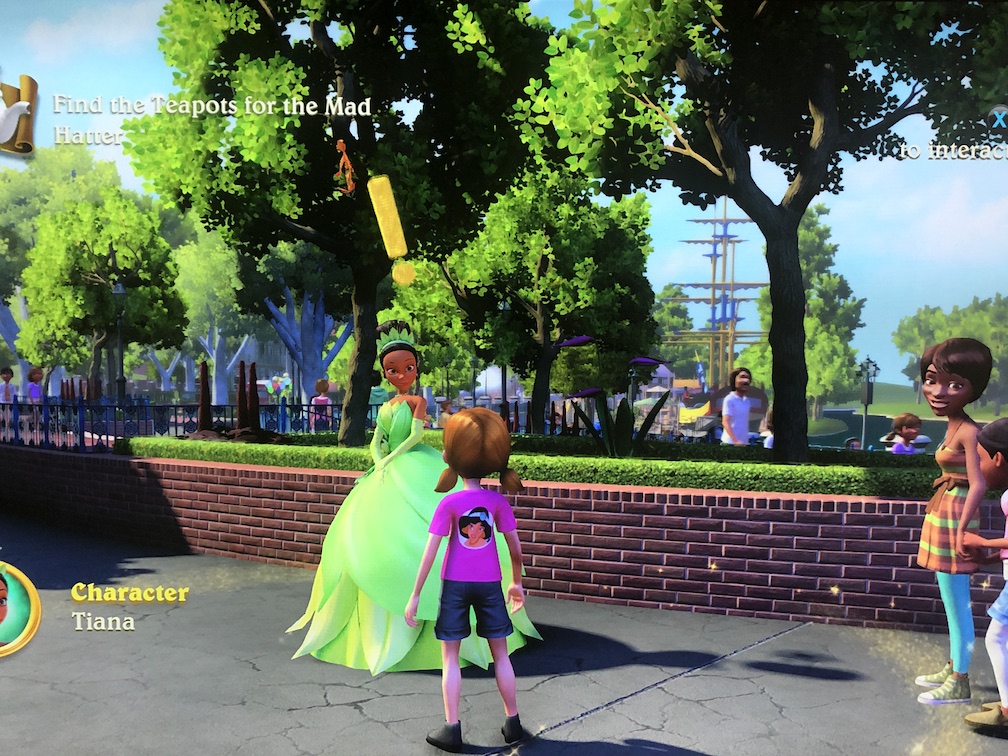The width and height of the screenshot is (1008, 756).
Task: Click the yellow exclamation quest marker
Action: (x=390, y=228)
